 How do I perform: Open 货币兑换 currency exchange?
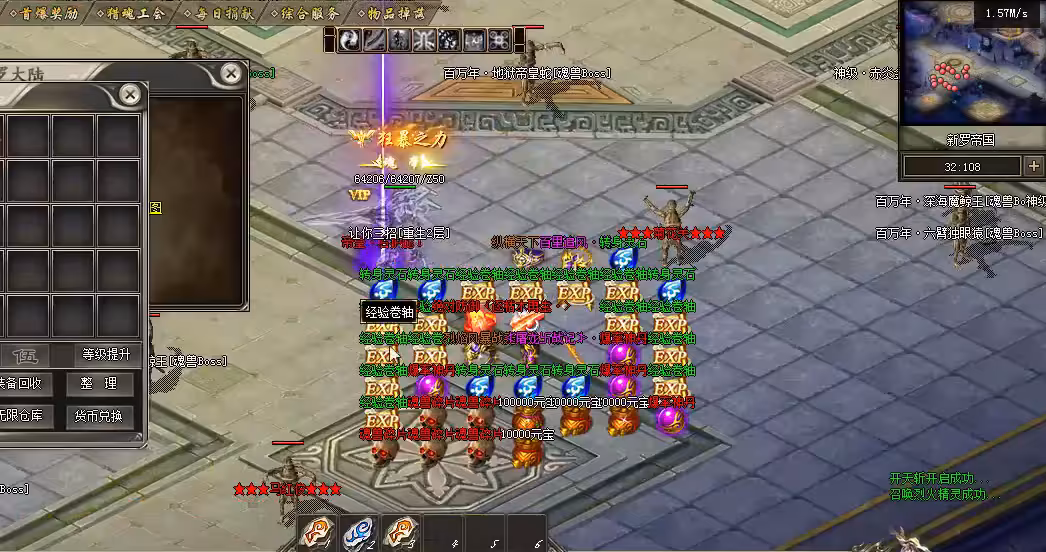tap(99, 415)
